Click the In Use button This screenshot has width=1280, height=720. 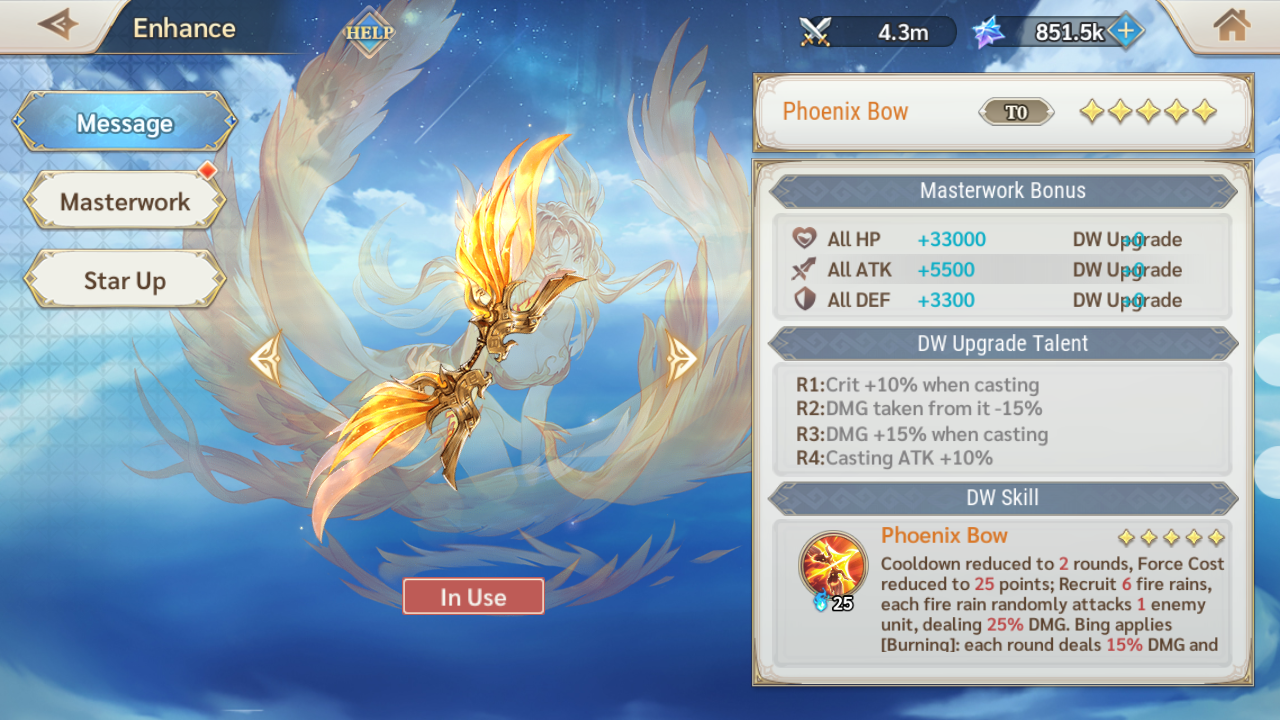(x=473, y=597)
